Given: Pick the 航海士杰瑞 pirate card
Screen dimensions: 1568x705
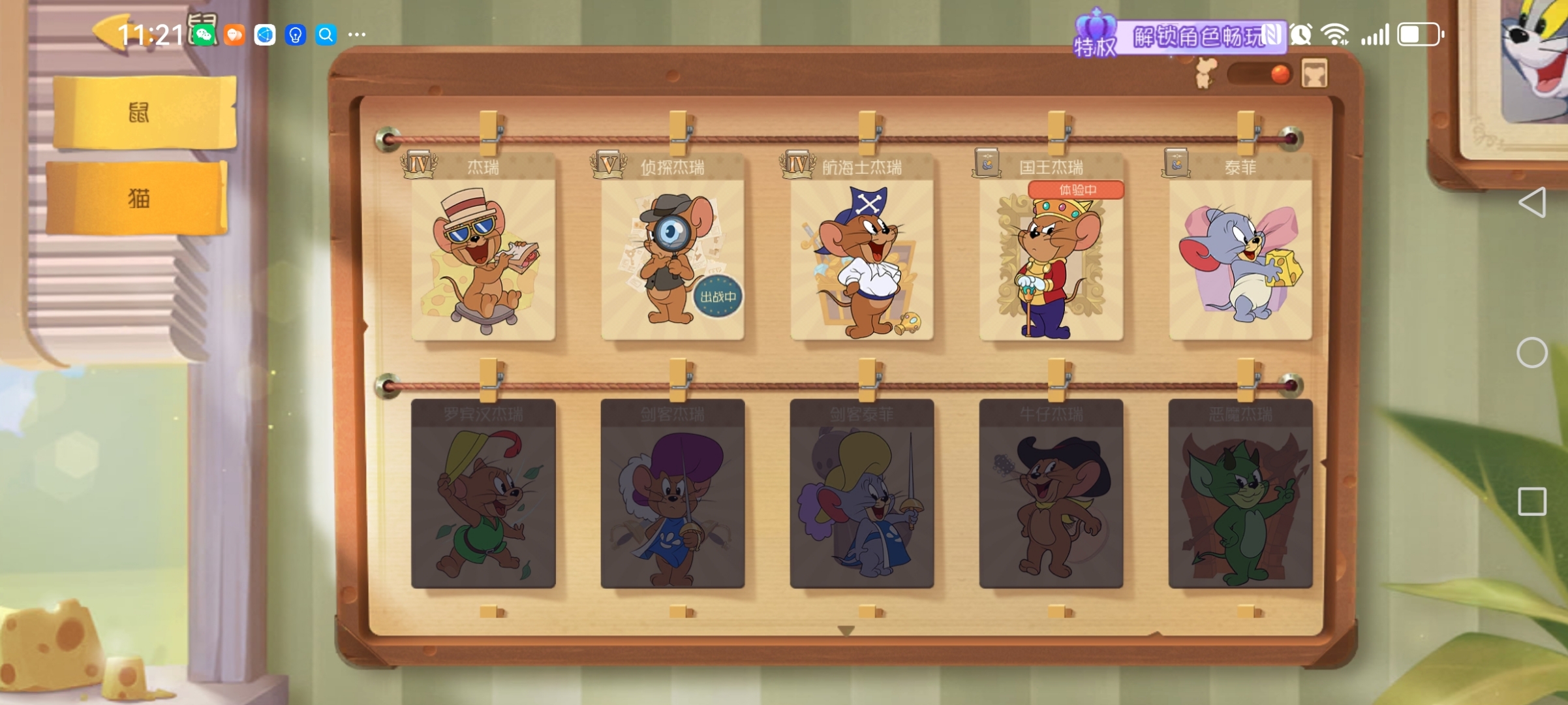Looking at the screenshot, I should click(x=861, y=258).
